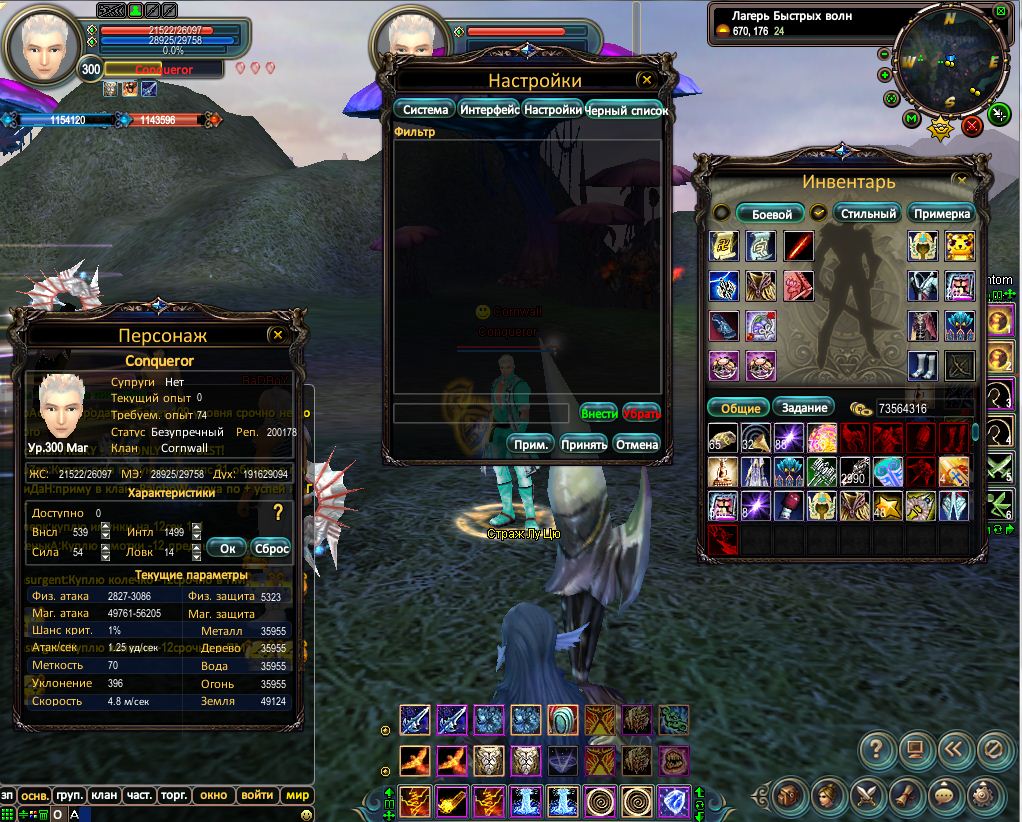Cancel settings with the Отмена button
1022x822 pixels.
(637, 444)
